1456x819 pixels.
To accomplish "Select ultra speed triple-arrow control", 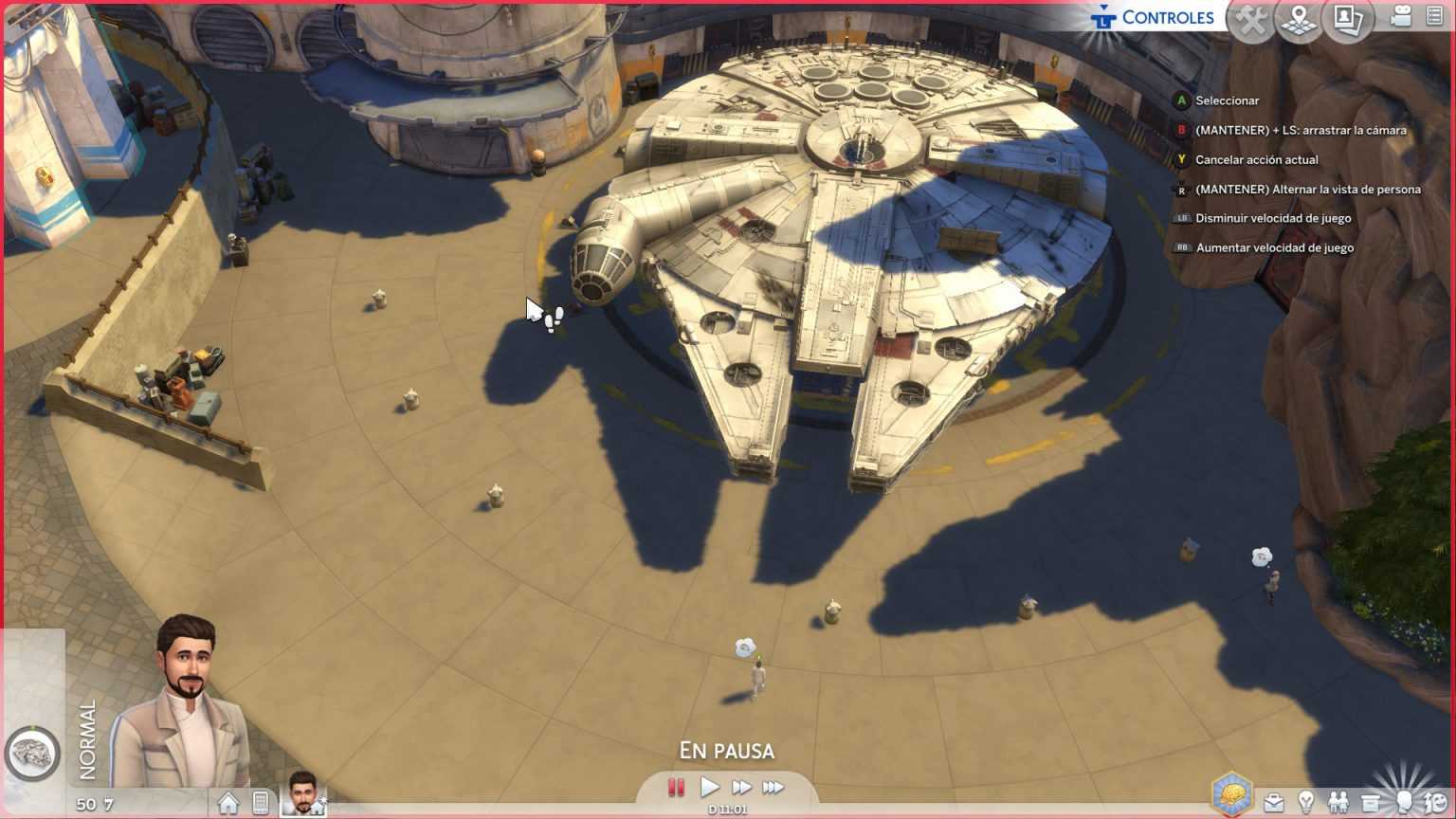I will [773, 786].
